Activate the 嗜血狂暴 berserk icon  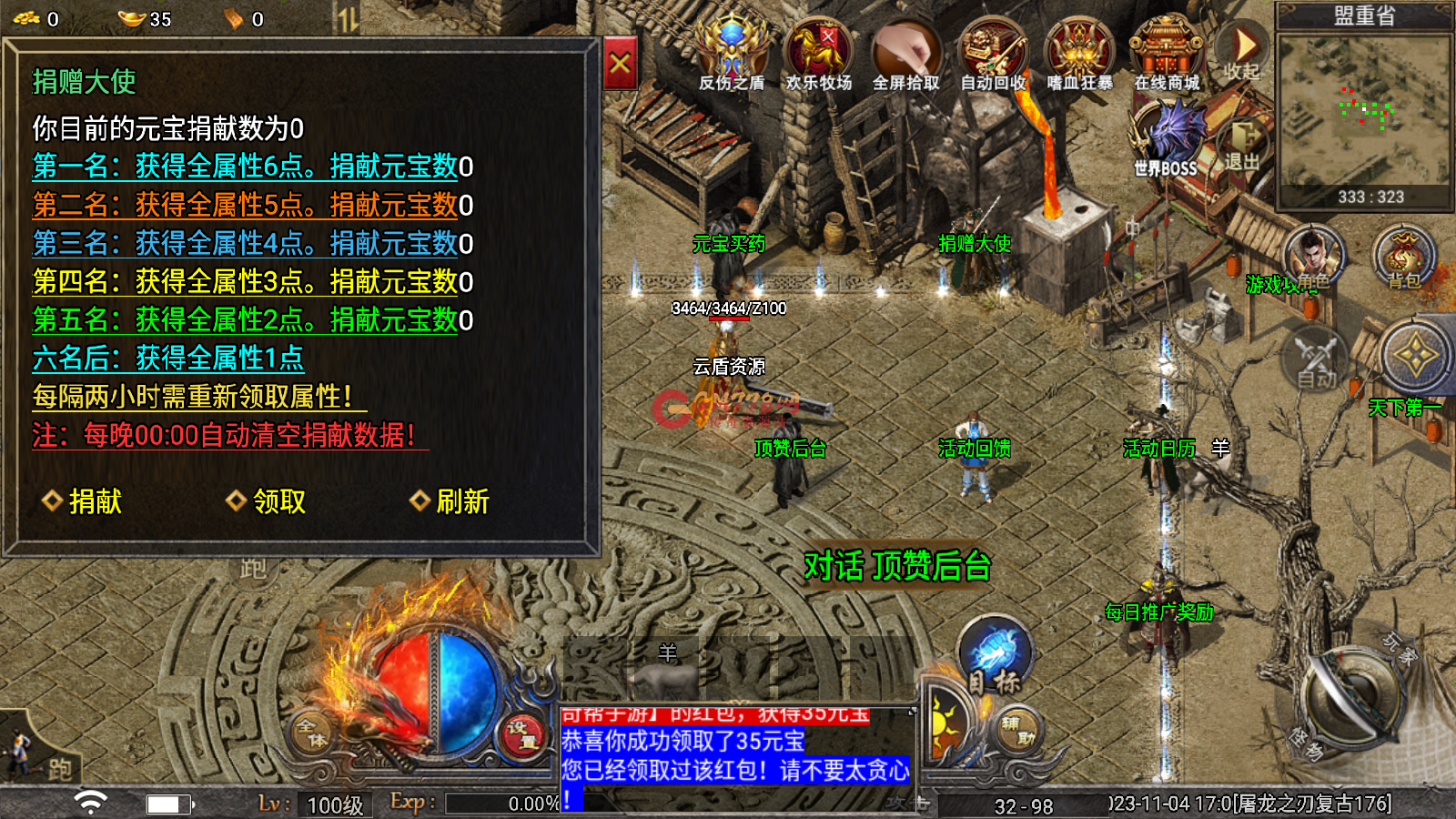click(x=1080, y=55)
